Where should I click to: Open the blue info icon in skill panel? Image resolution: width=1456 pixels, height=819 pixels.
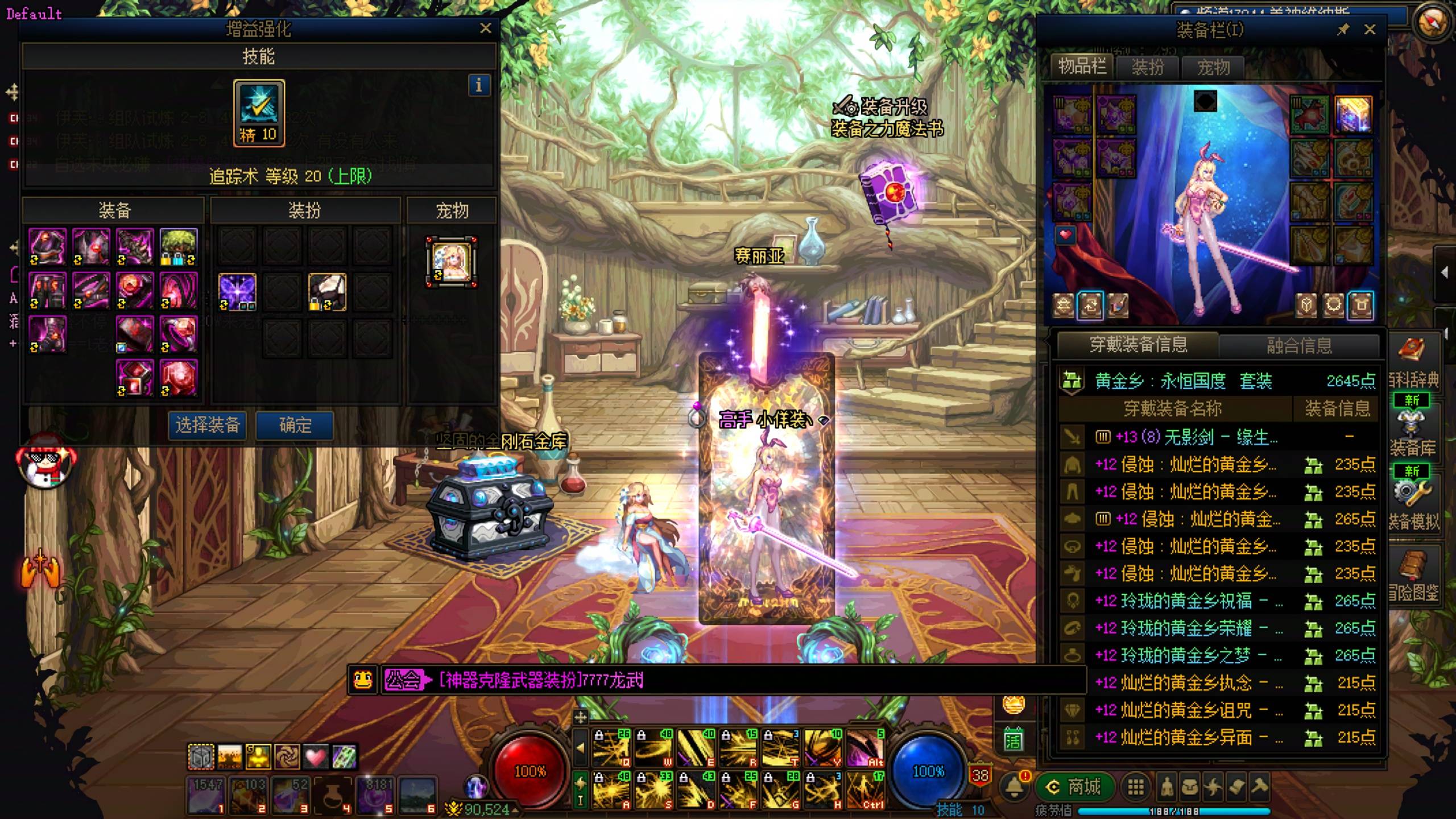pyautogui.click(x=478, y=85)
